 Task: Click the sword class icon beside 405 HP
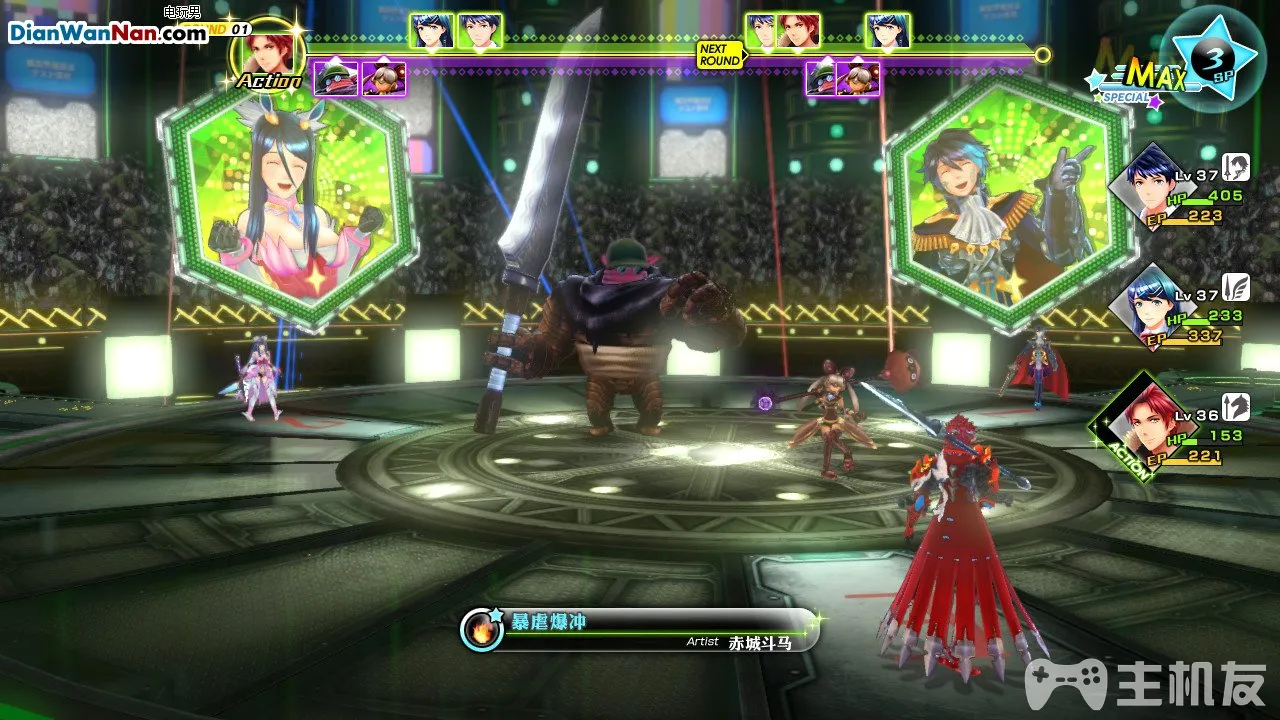tap(1236, 167)
